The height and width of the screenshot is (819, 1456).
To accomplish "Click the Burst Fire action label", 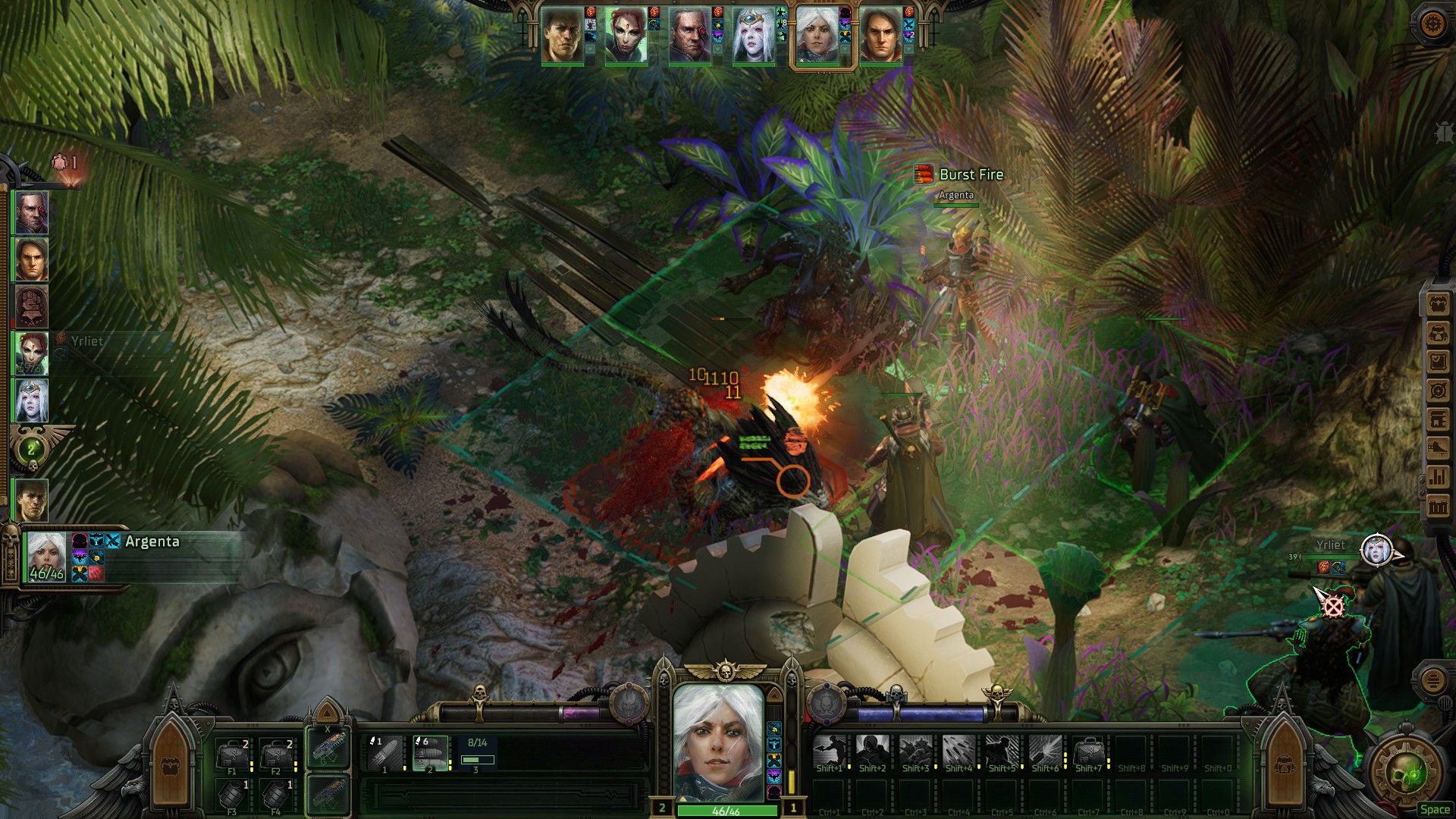I will point(971,174).
